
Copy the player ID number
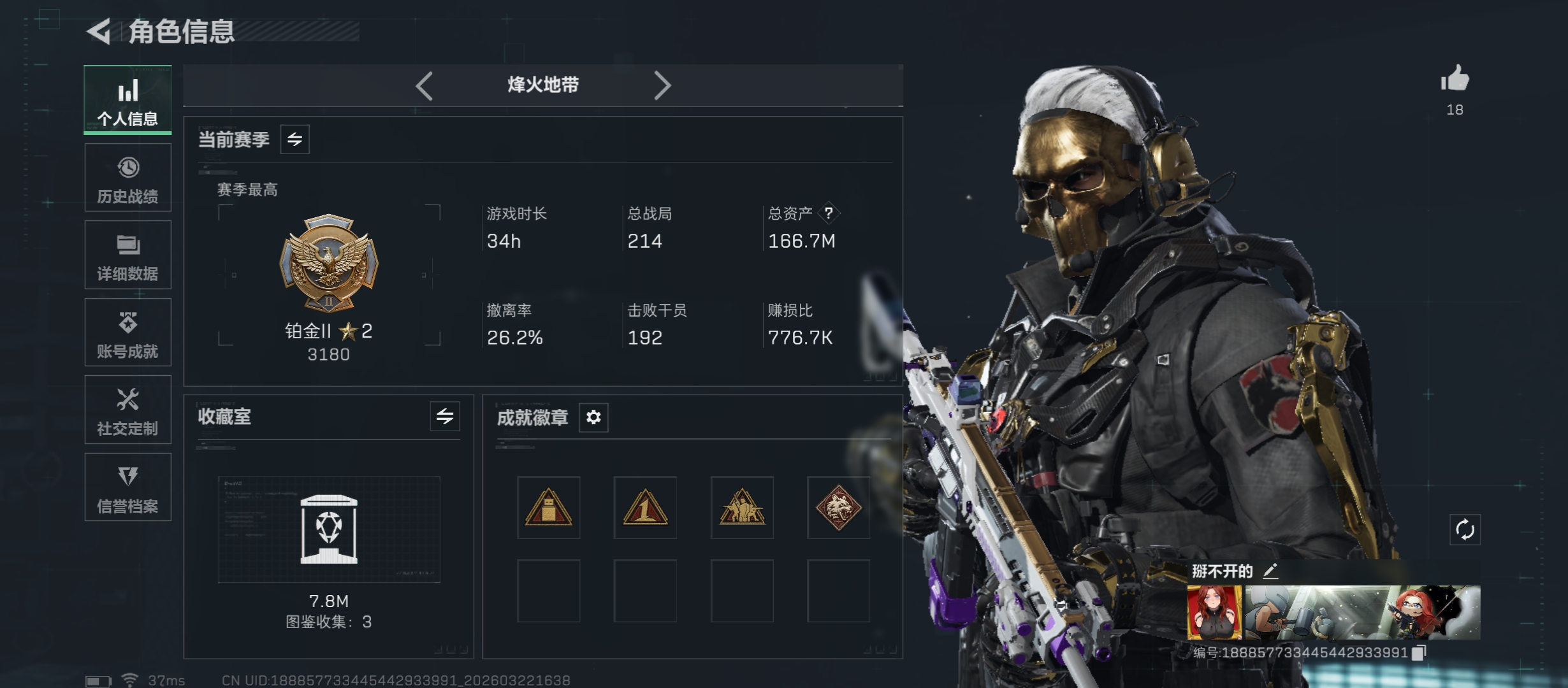click(x=1419, y=653)
